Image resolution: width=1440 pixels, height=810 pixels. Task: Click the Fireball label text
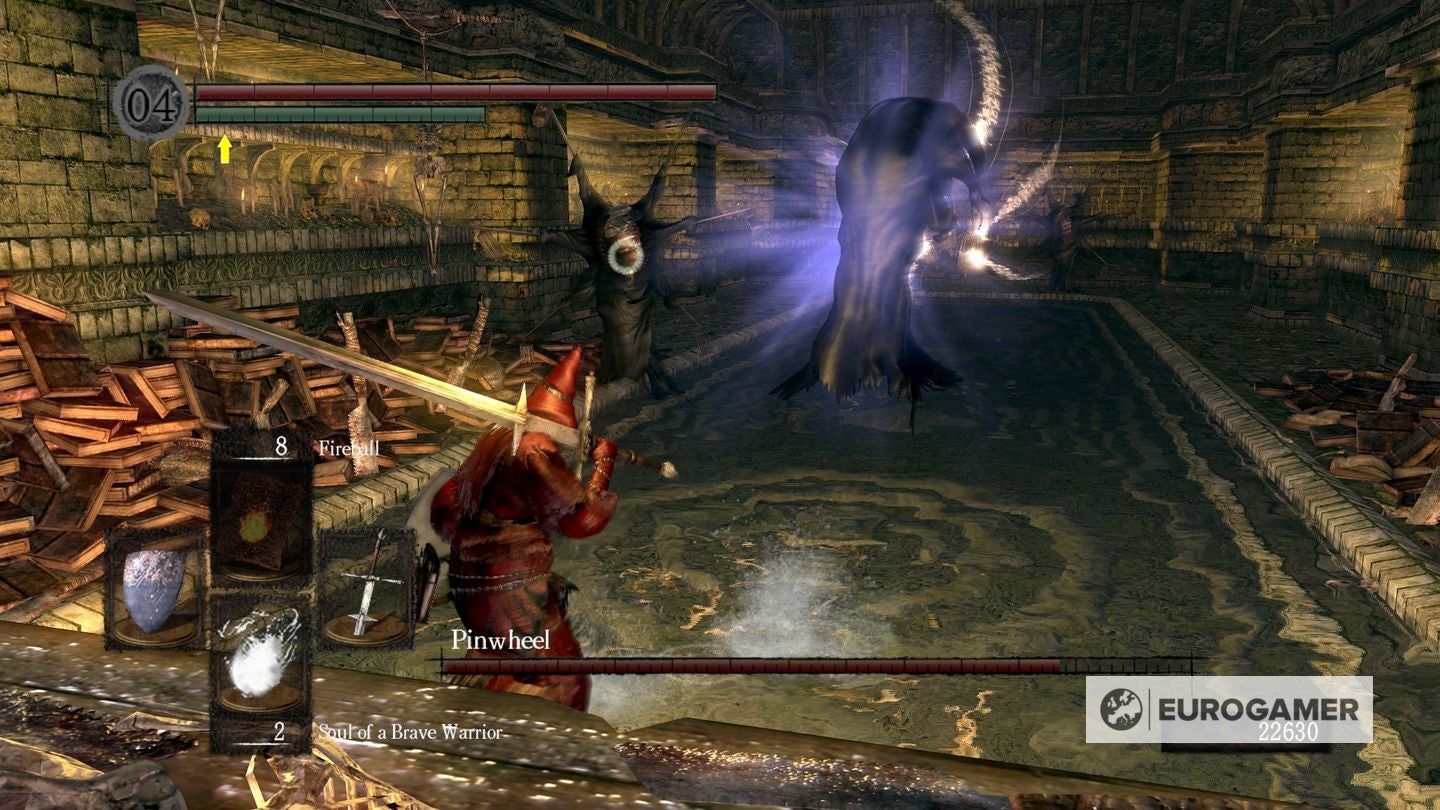(348, 448)
